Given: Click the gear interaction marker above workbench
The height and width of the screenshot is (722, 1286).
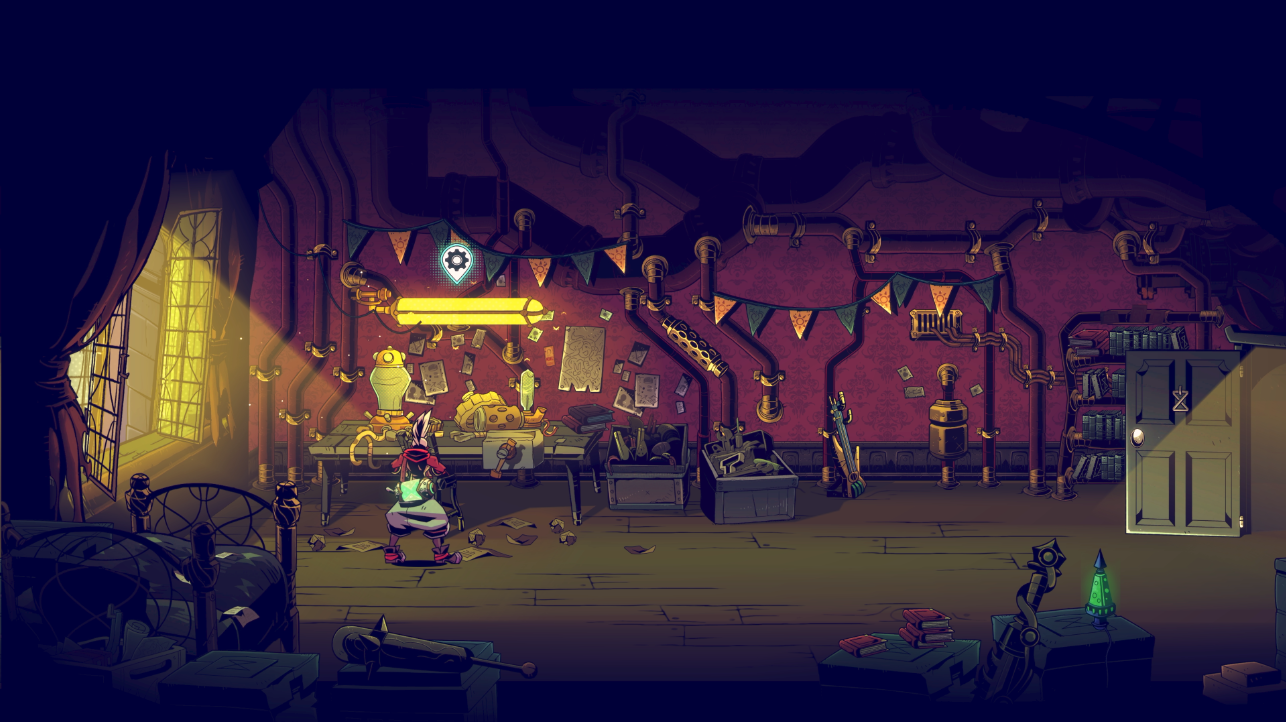Looking at the screenshot, I should point(457,262).
